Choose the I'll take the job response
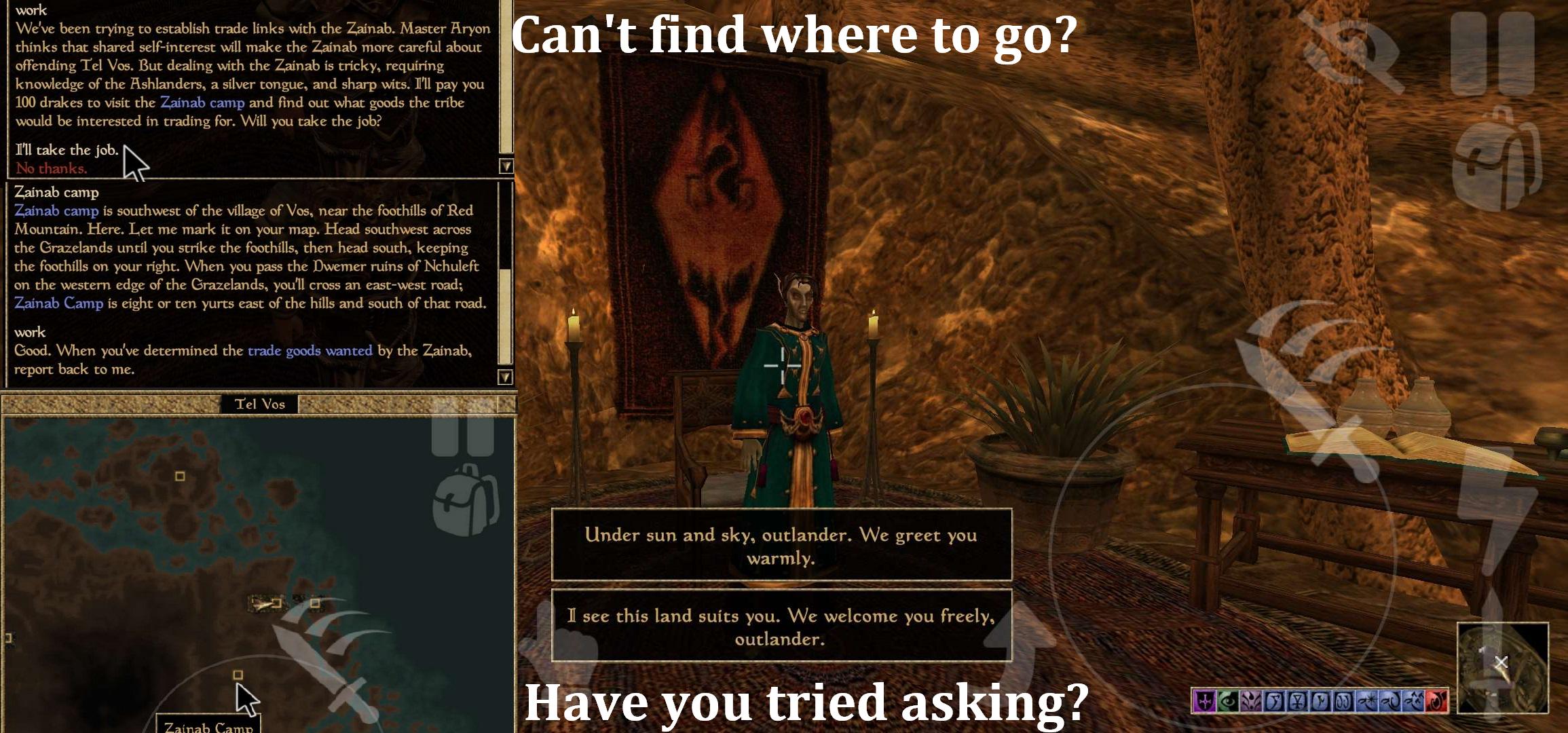The width and height of the screenshot is (1568, 733). coord(68,150)
